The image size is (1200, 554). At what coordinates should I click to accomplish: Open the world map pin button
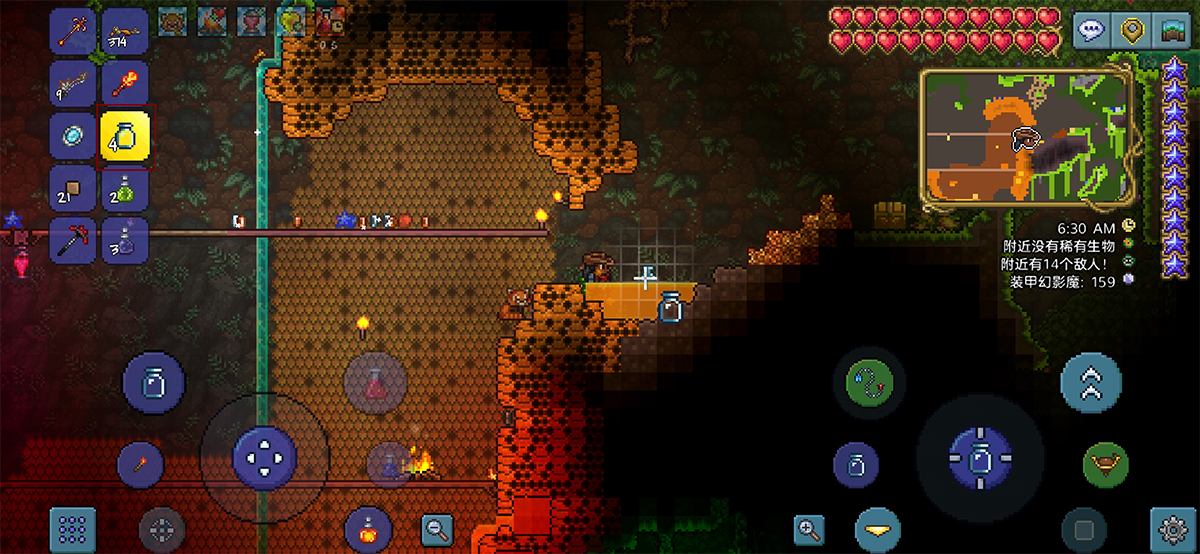point(1132,30)
